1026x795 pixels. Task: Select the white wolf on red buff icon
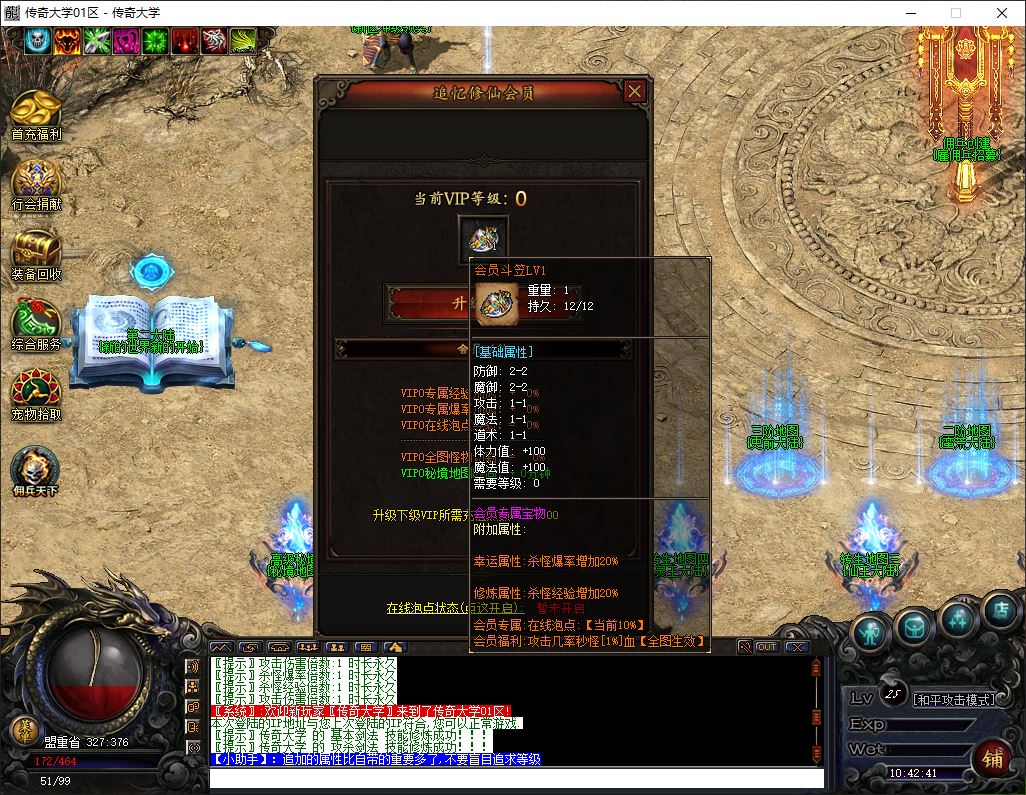[x=215, y=40]
